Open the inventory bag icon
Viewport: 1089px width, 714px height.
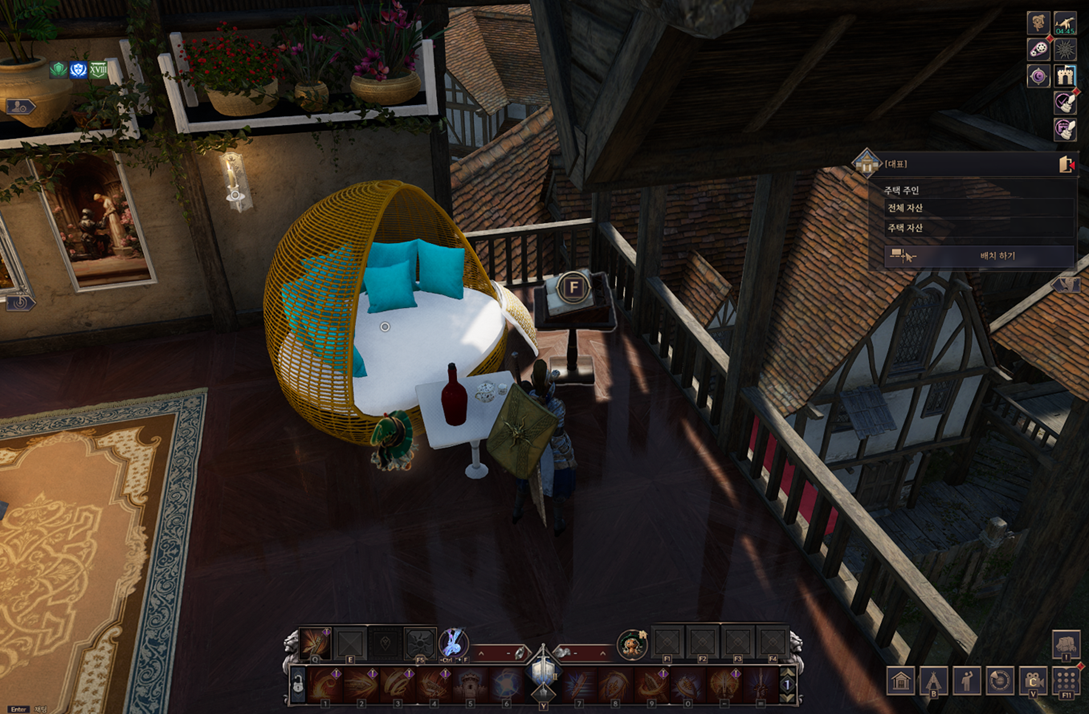coord(1066,644)
